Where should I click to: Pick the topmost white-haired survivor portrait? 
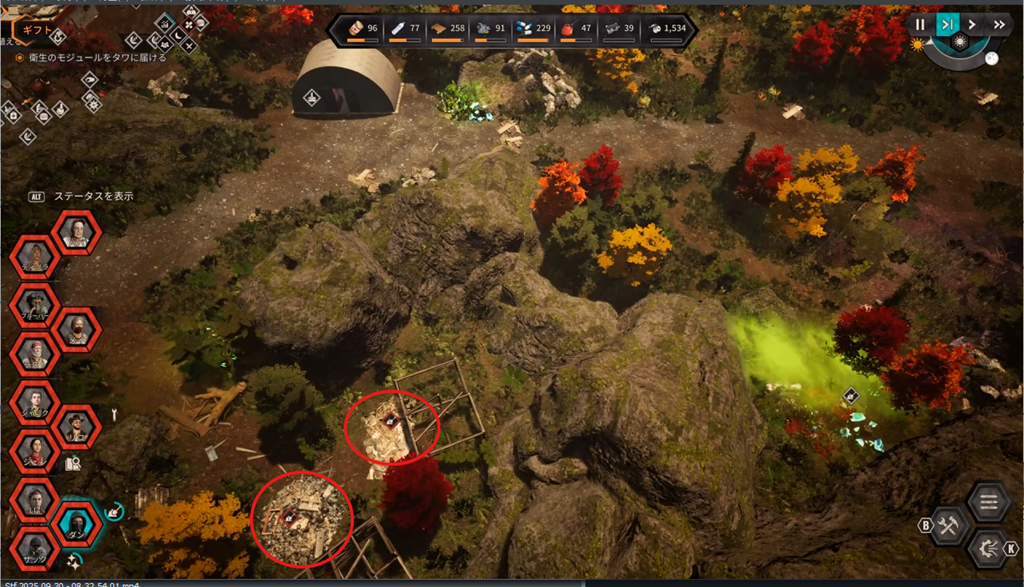pos(77,232)
